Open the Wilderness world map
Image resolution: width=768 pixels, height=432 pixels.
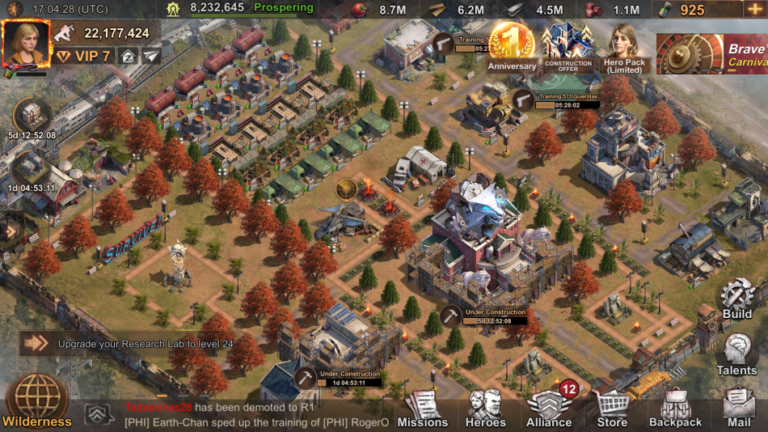point(37,400)
